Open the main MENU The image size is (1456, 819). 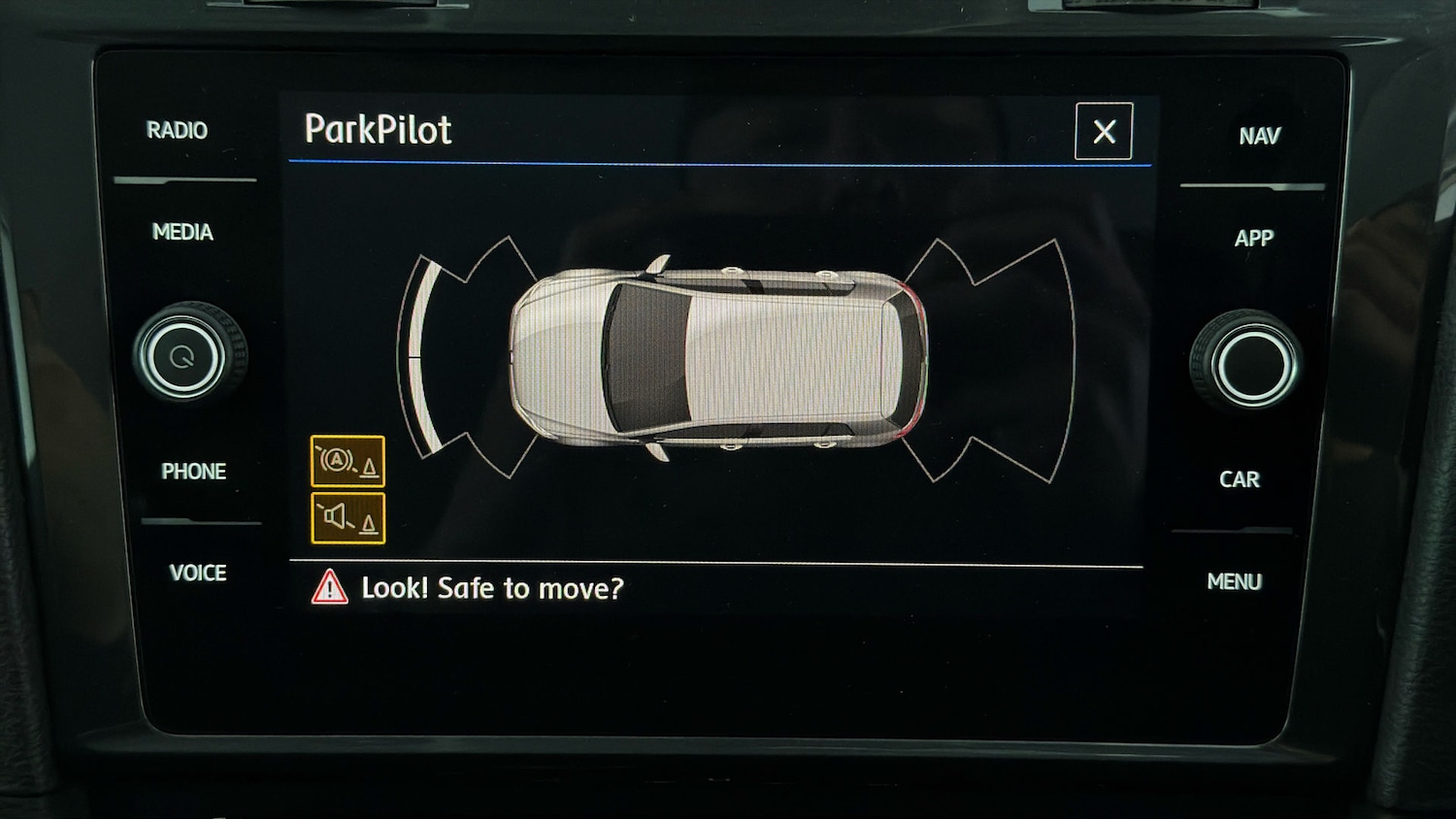[1234, 581]
